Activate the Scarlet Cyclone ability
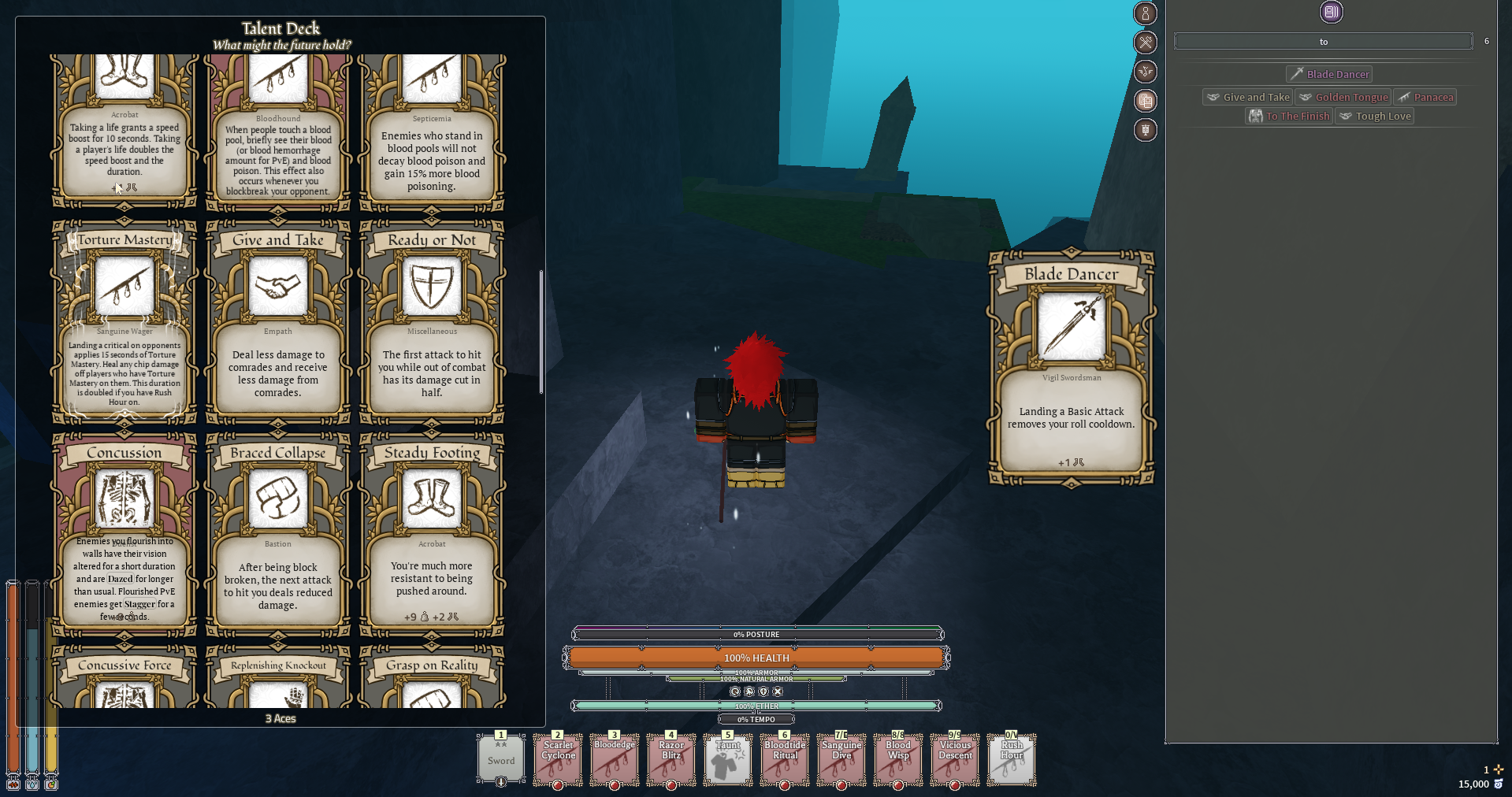 tap(558, 759)
